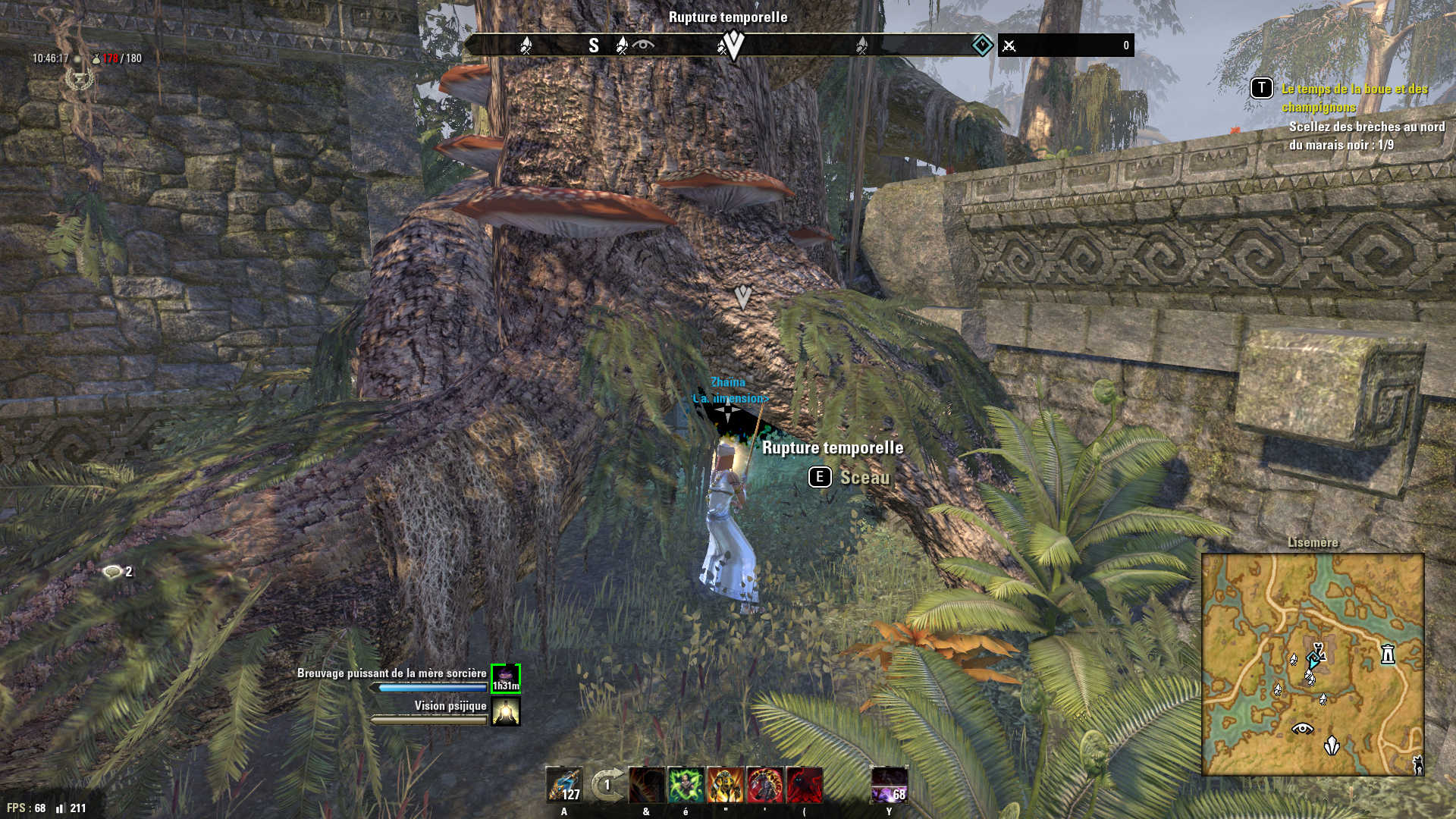Use the red hooded figure skill
The height and width of the screenshot is (819, 1456).
point(805,784)
